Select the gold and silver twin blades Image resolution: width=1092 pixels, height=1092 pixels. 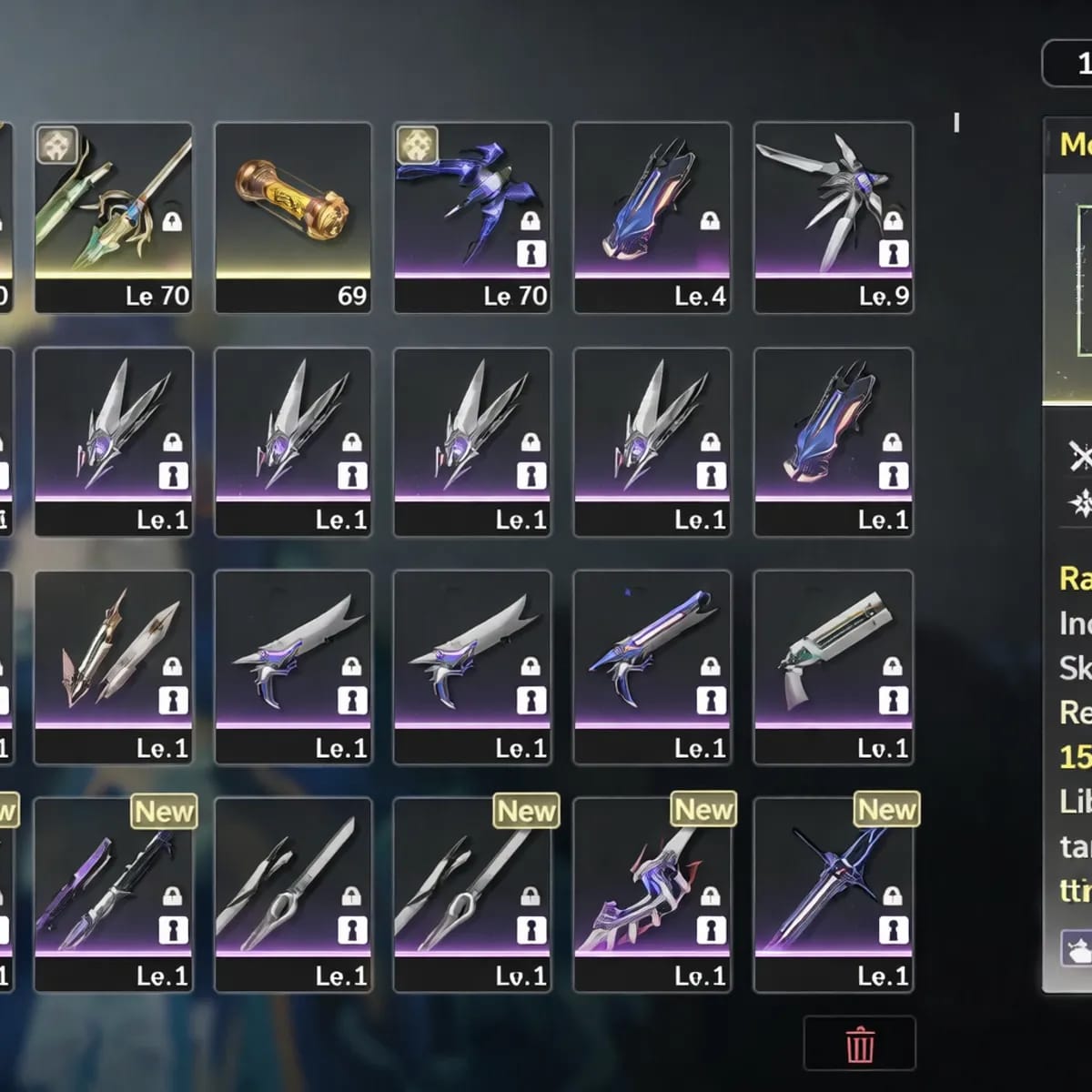113,666
